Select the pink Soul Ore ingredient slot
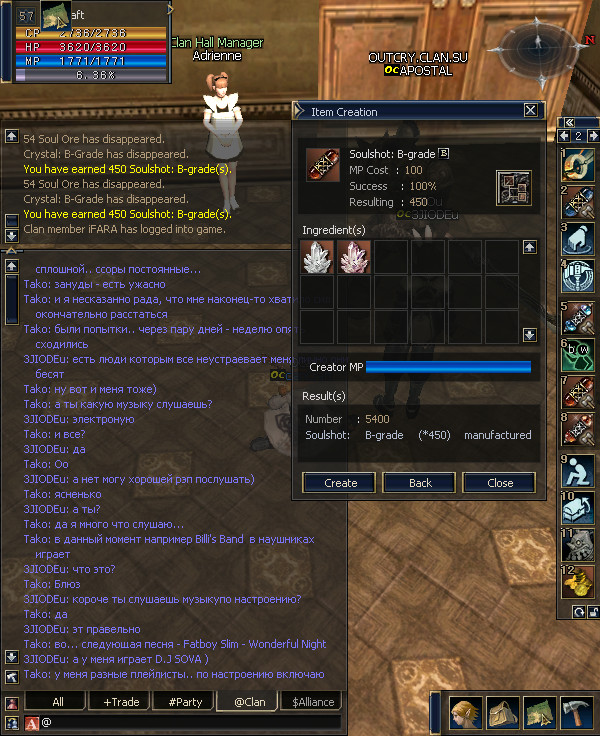Viewport: 600px width, 736px height. (x=354, y=257)
